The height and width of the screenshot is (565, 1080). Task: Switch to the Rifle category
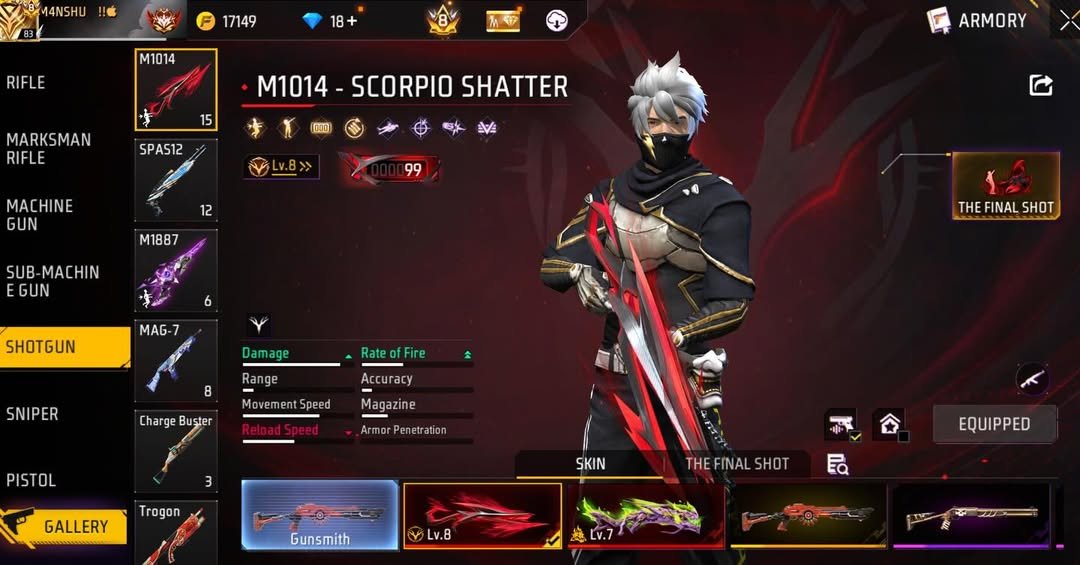(27, 83)
